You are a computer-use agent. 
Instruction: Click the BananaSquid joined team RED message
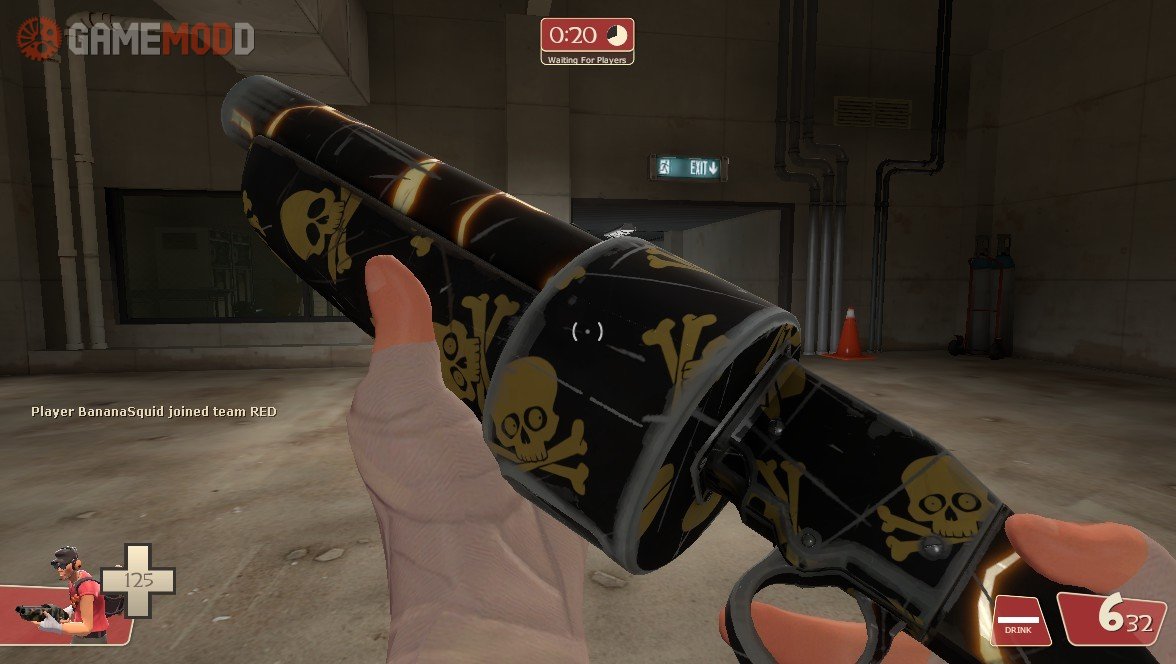coord(154,411)
